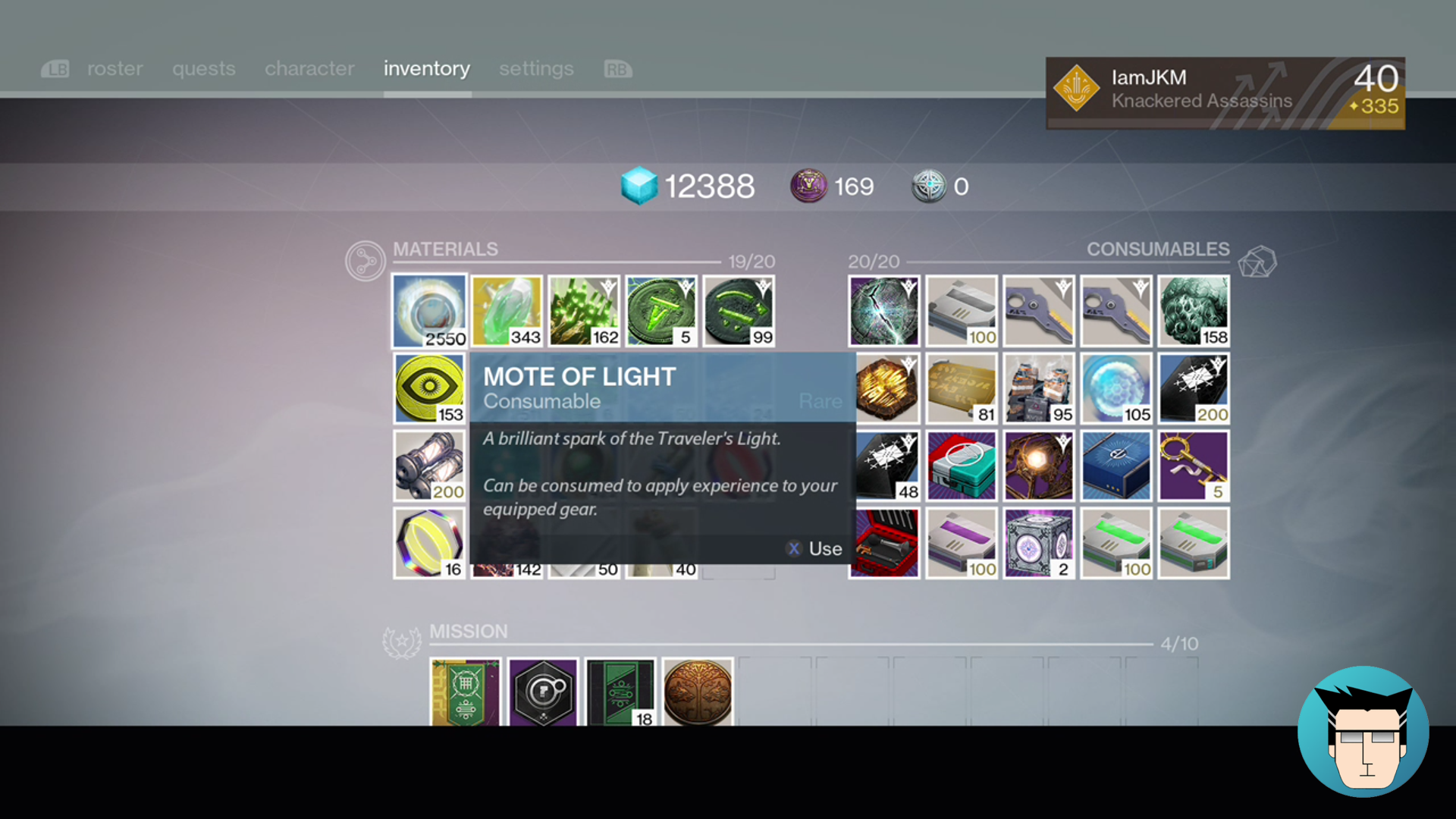Go to the character tab
The width and height of the screenshot is (1456, 819).
(309, 69)
